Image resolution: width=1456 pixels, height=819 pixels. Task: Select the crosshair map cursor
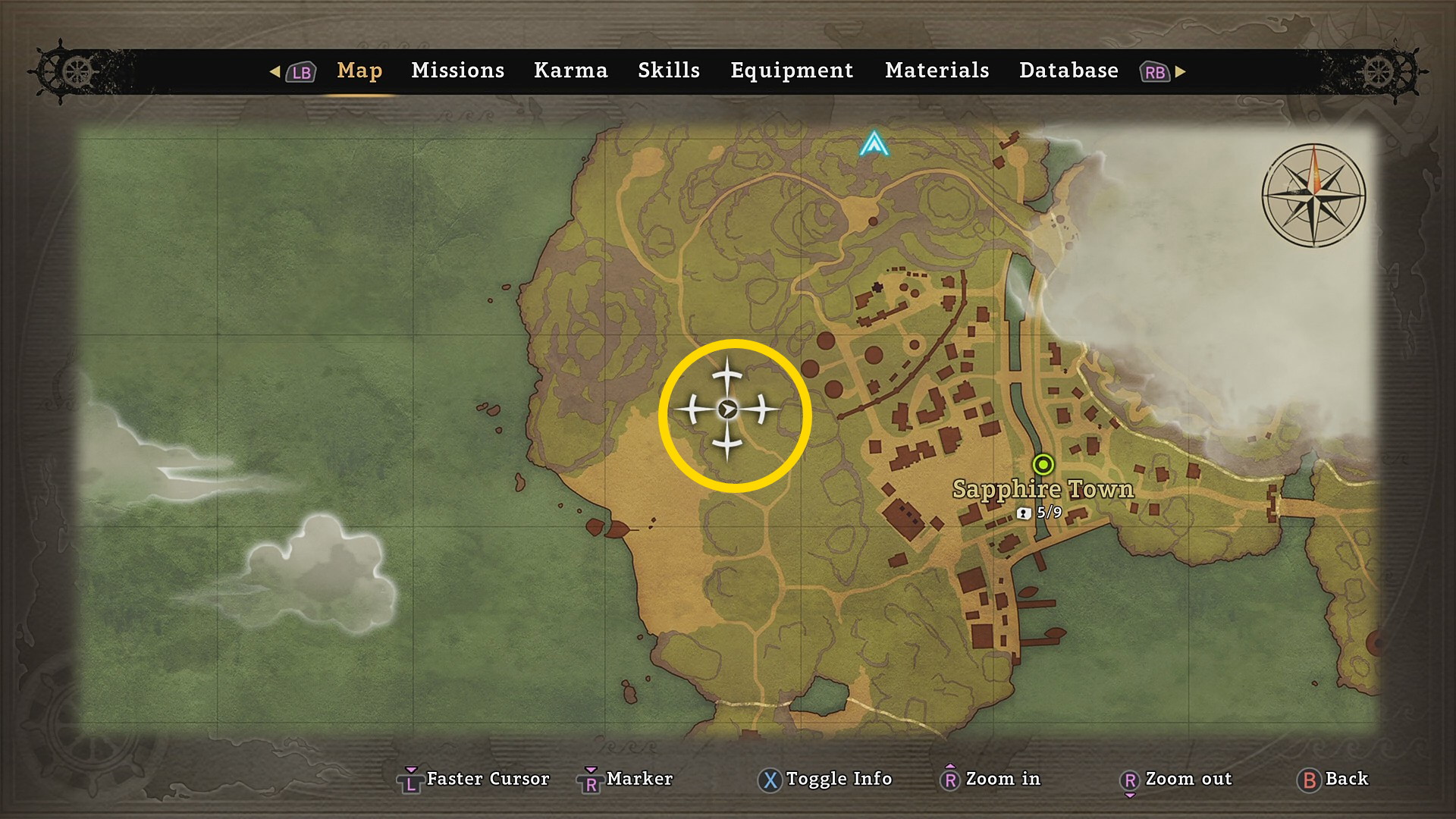(x=728, y=409)
